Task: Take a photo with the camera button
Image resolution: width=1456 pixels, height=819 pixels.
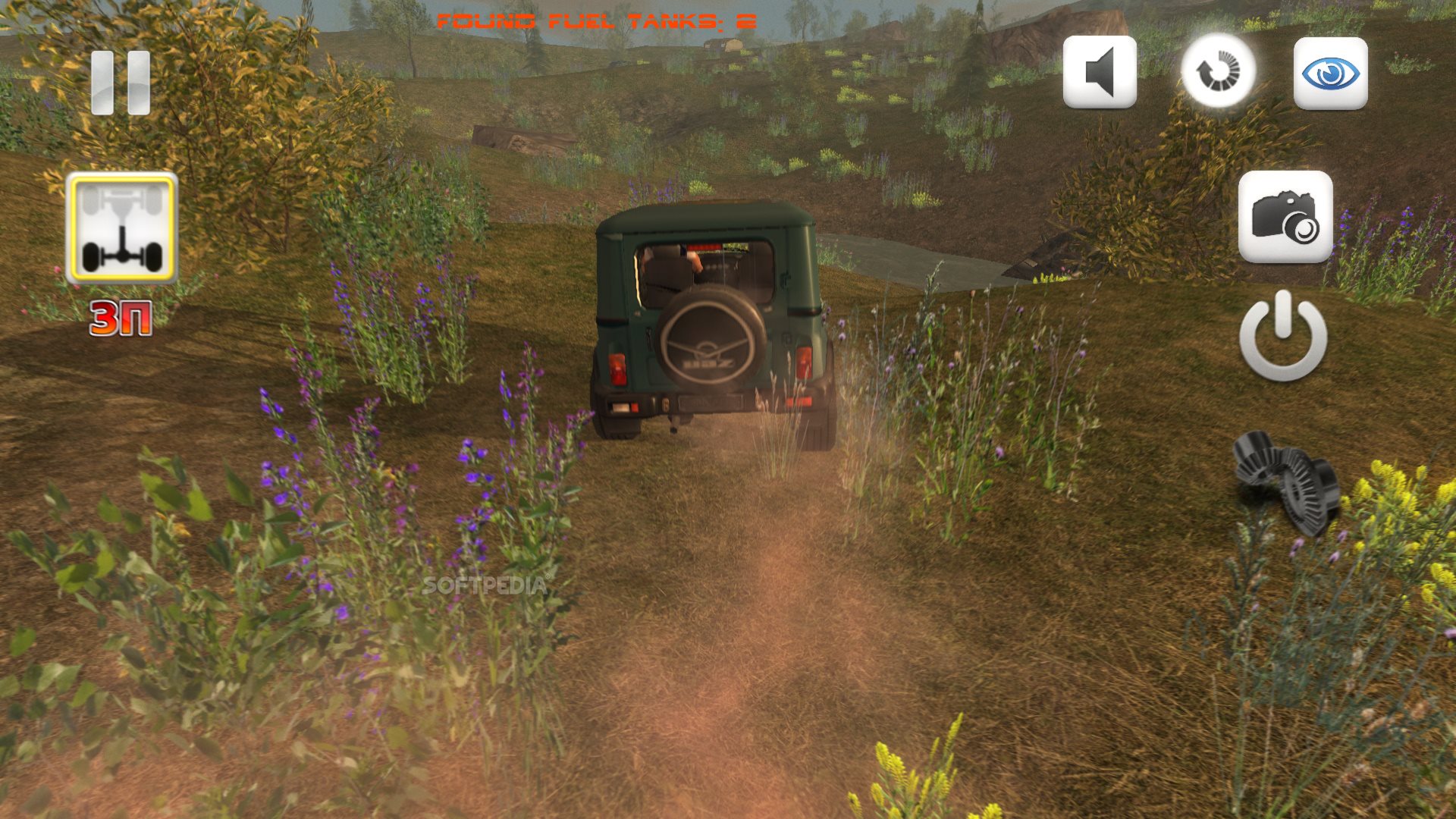Action: [x=1285, y=217]
